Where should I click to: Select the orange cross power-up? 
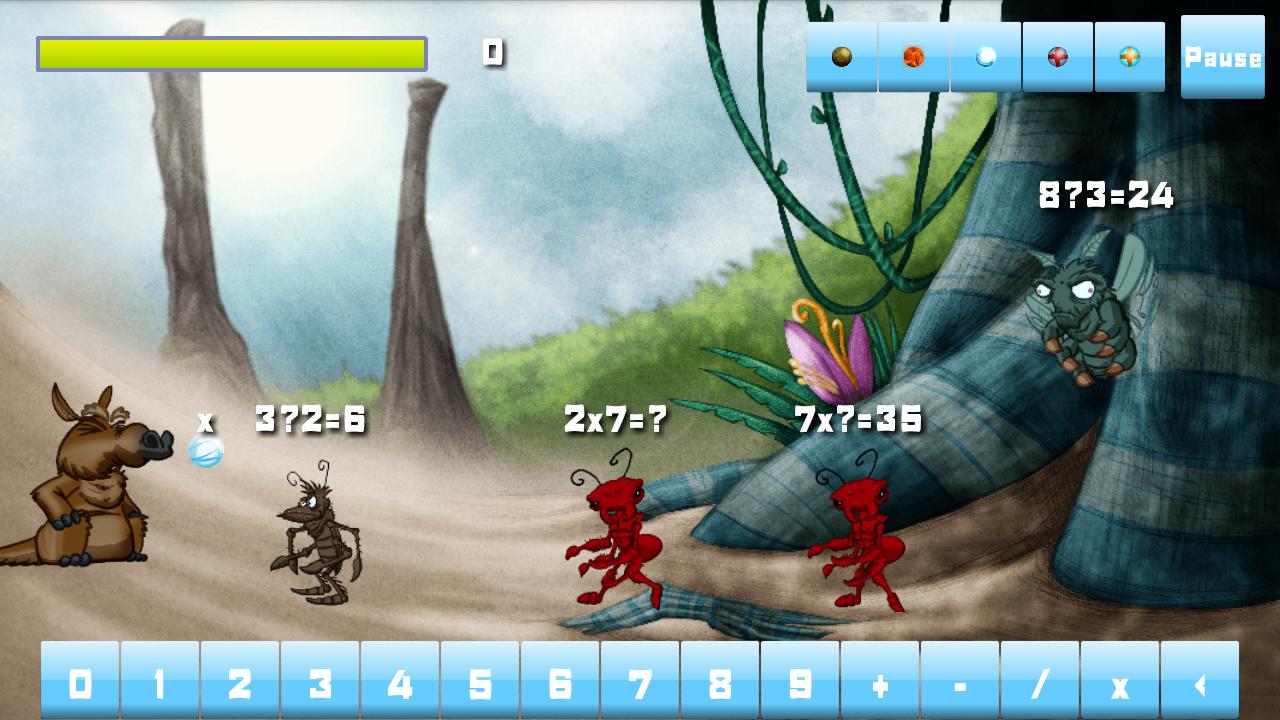click(x=1129, y=57)
